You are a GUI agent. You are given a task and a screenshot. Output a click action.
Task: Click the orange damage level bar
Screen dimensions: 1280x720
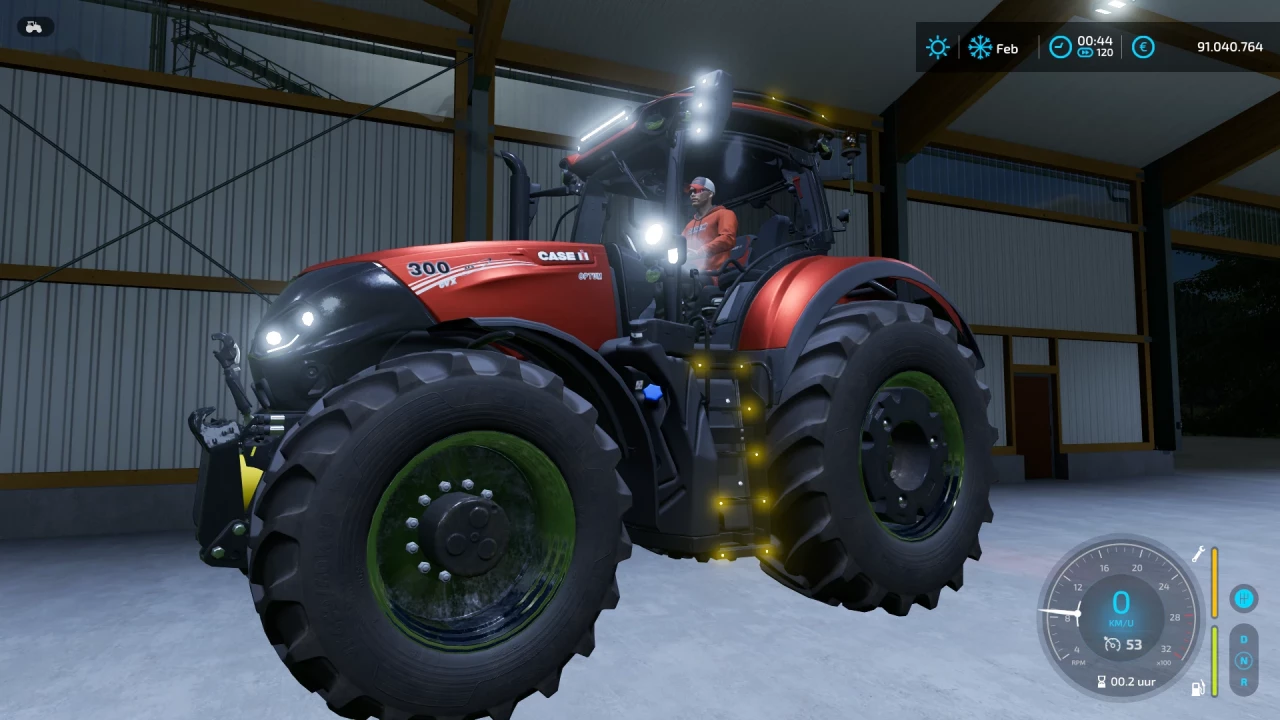(x=1214, y=583)
